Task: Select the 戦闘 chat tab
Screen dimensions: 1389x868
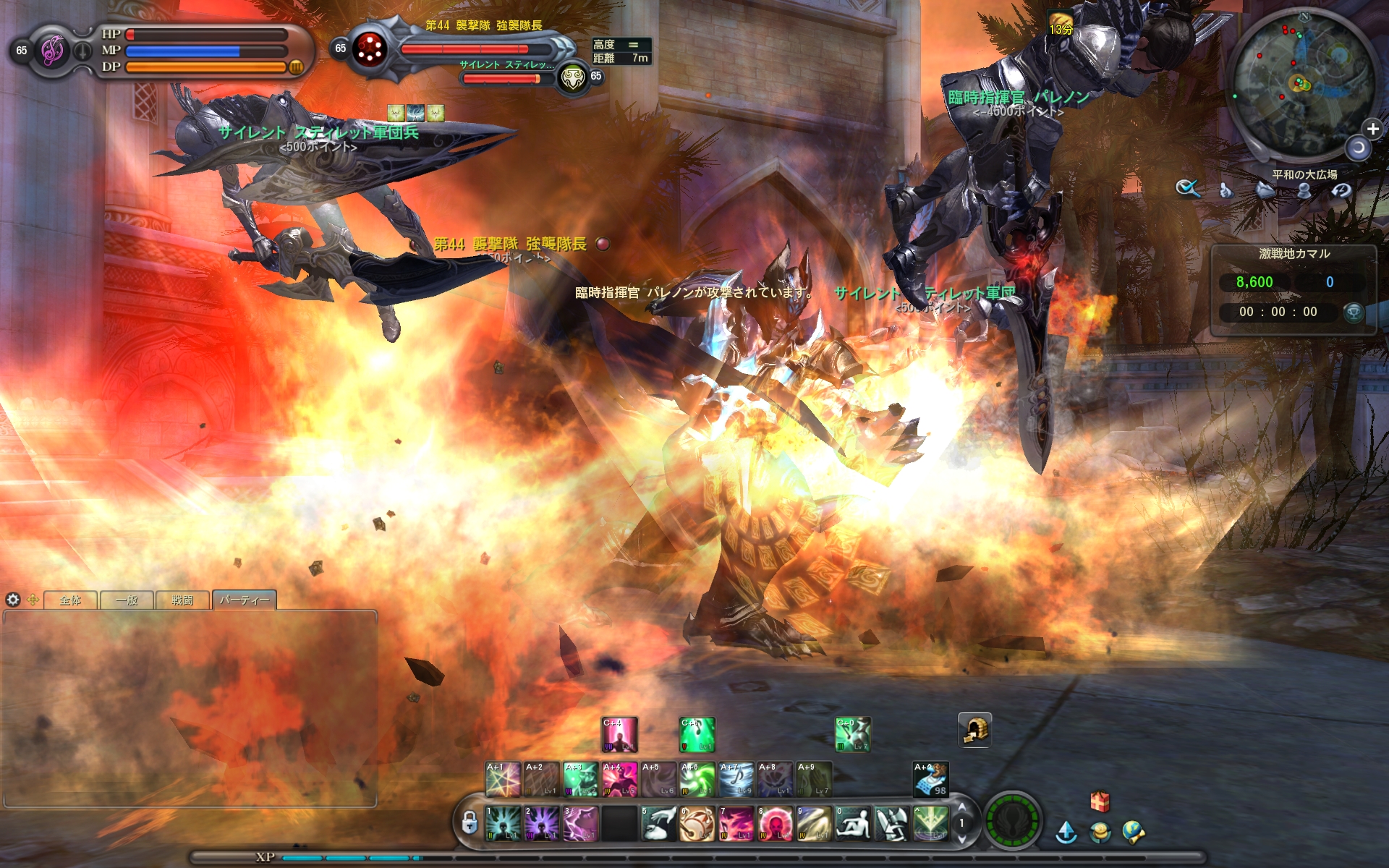Action: [182, 600]
